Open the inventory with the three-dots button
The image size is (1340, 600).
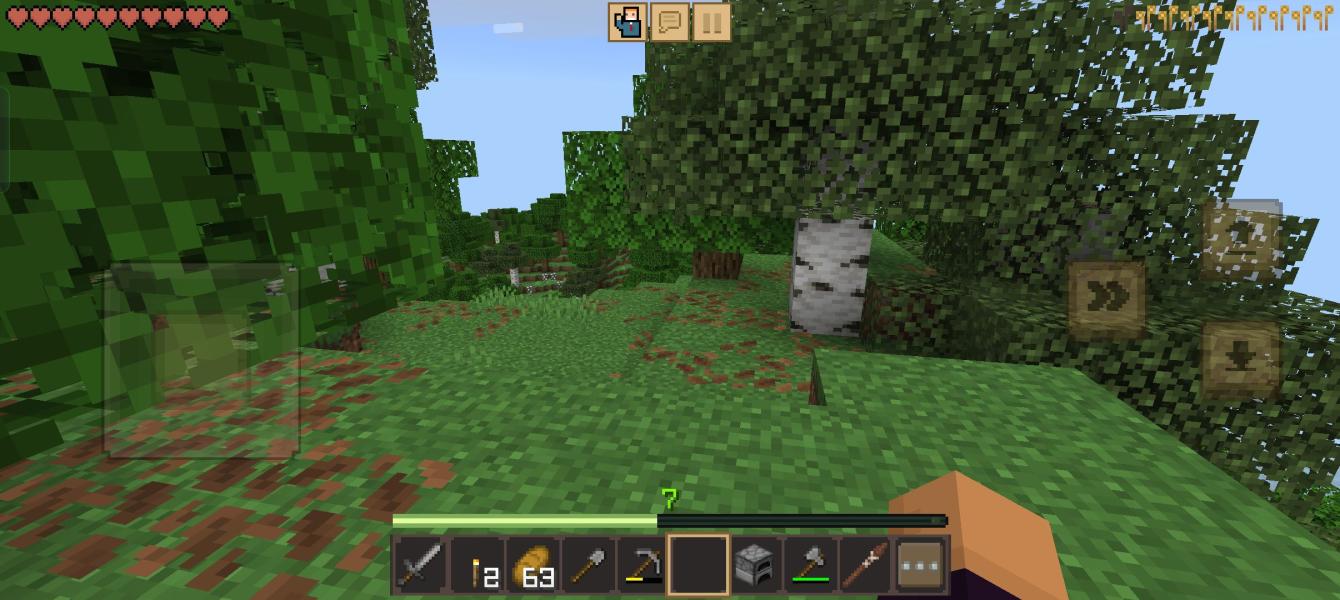coord(921,567)
